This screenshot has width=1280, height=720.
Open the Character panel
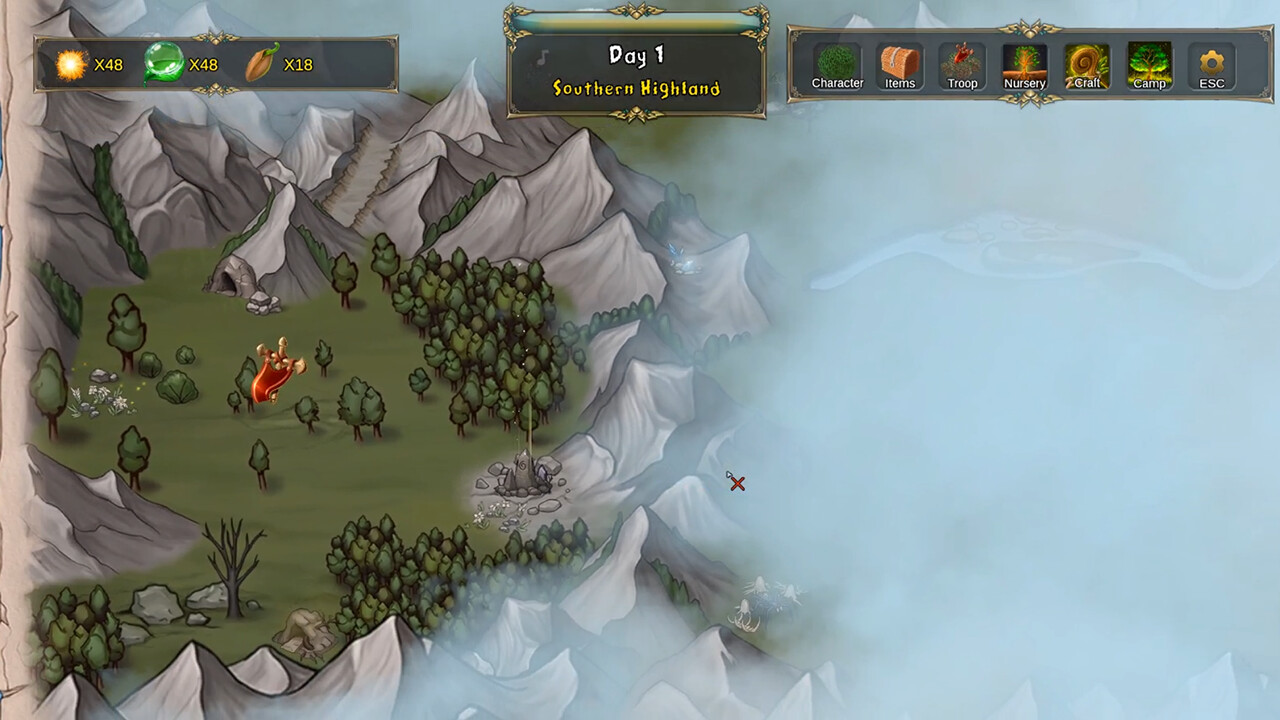click(838, 63)
